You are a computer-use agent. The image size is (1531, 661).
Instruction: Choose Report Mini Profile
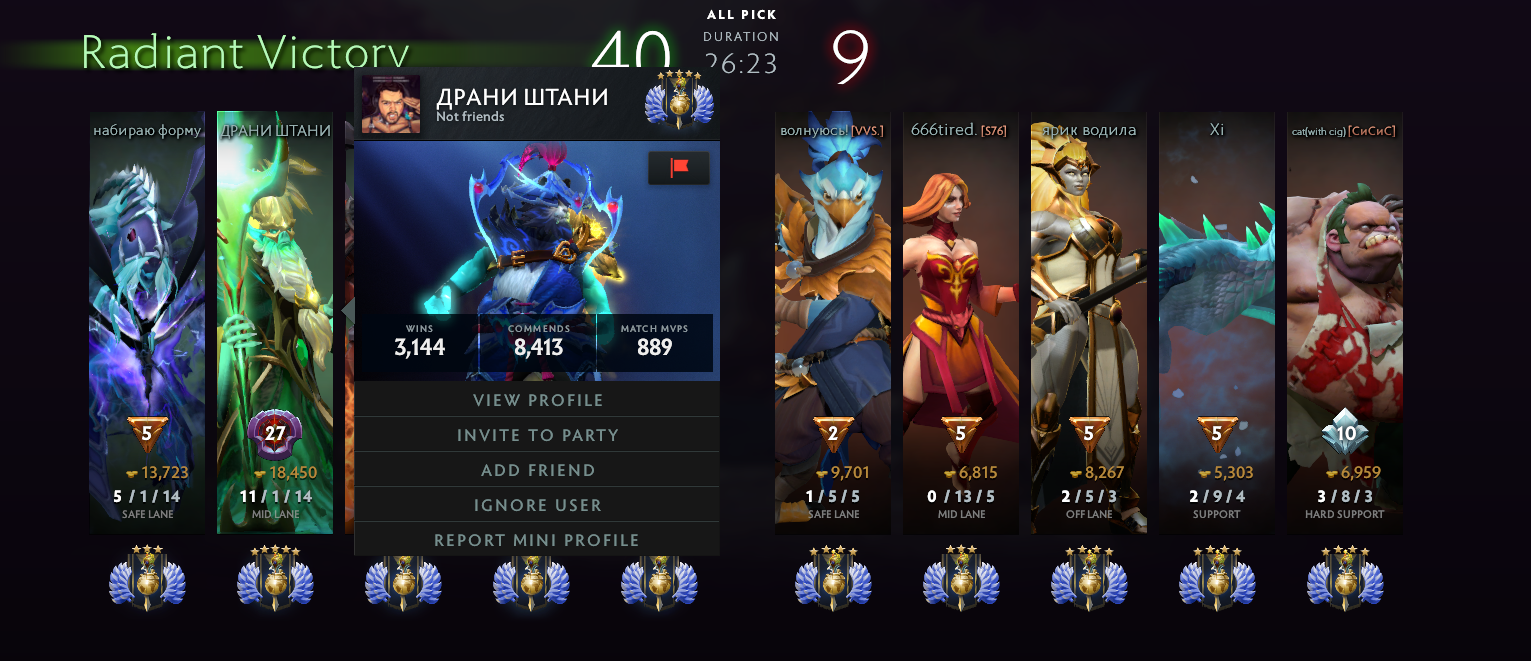click(x=537, y=540)
